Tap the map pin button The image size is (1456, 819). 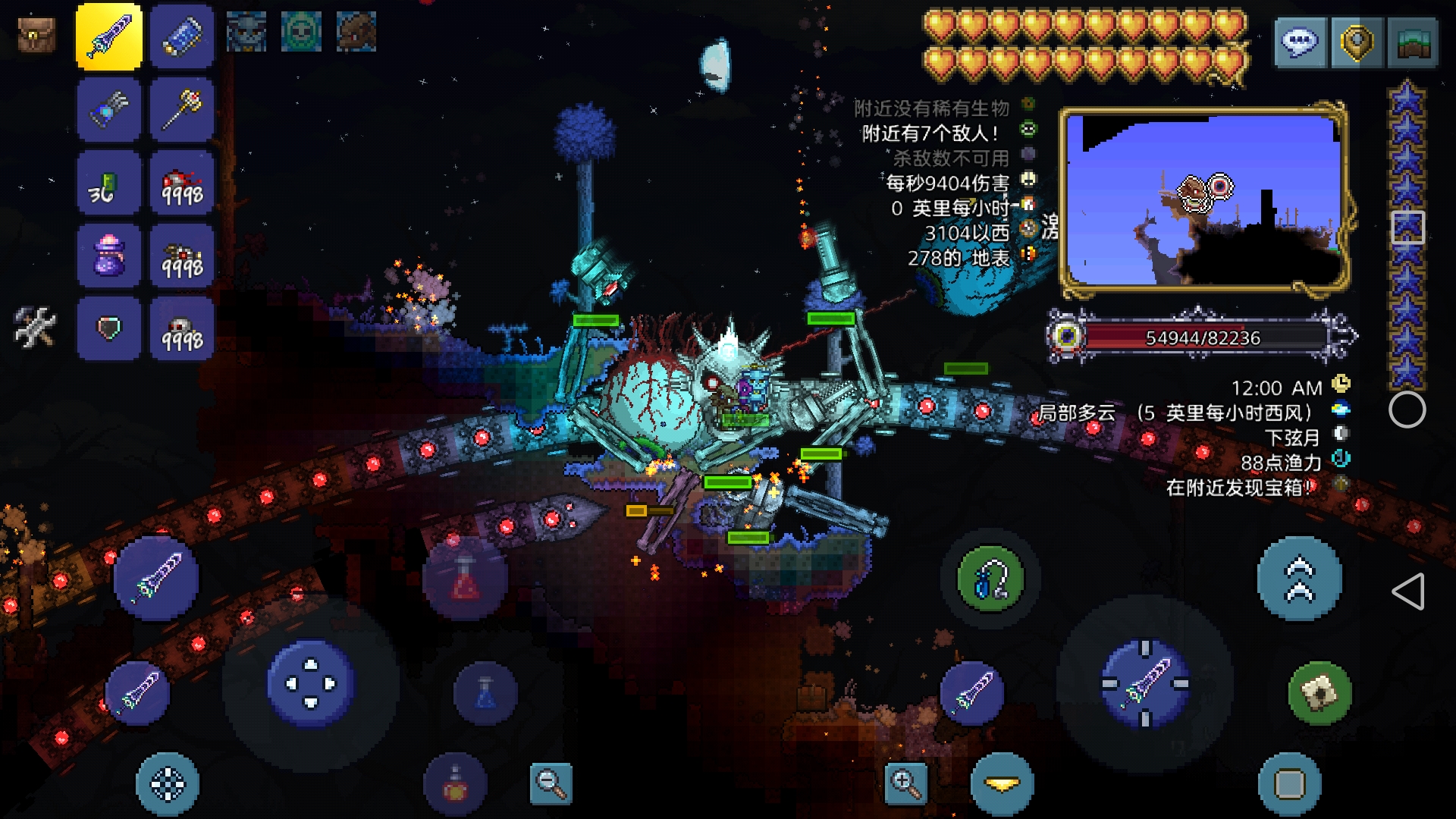1357,42
